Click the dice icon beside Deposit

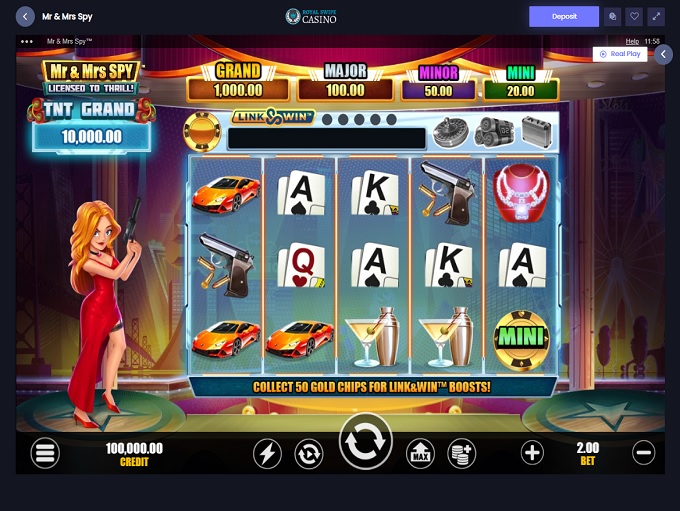(612, 16)
